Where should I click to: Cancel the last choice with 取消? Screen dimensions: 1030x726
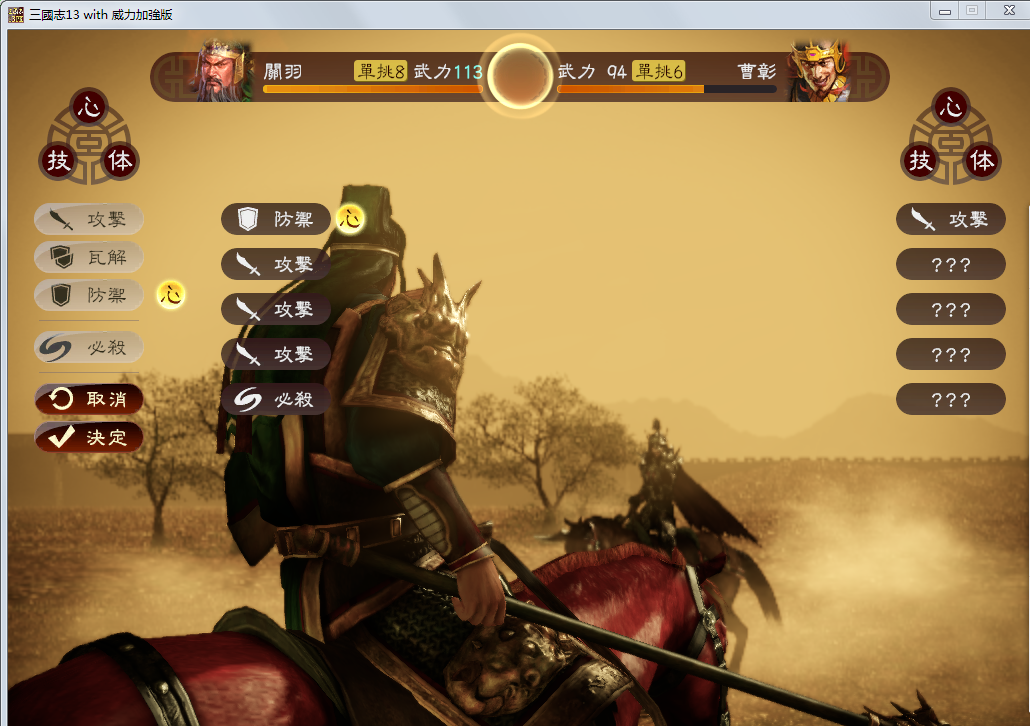(x=89, y=399)
